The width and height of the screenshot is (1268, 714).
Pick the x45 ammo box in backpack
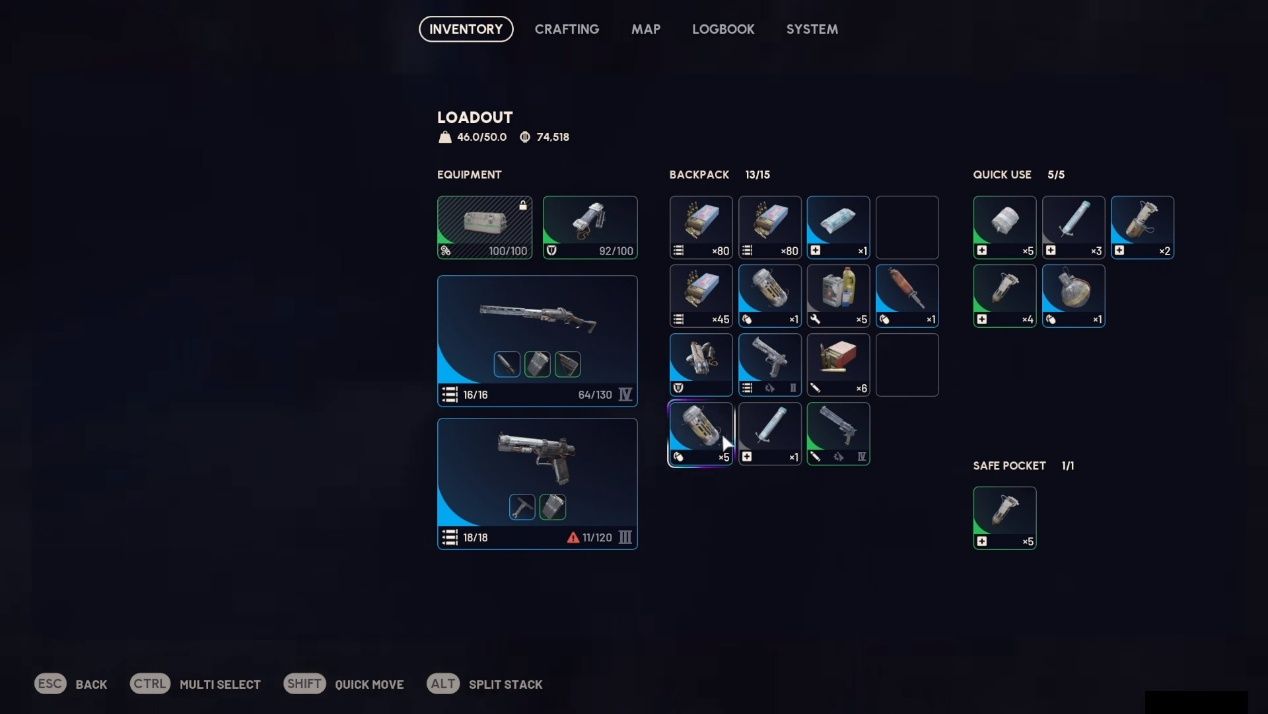tap(701, 296)
